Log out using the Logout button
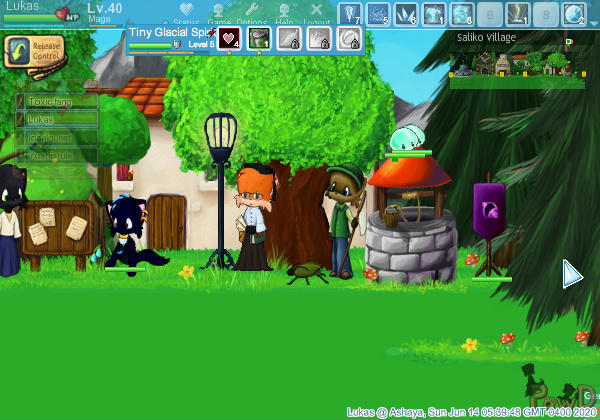600x420 pixels. [316, 14]
